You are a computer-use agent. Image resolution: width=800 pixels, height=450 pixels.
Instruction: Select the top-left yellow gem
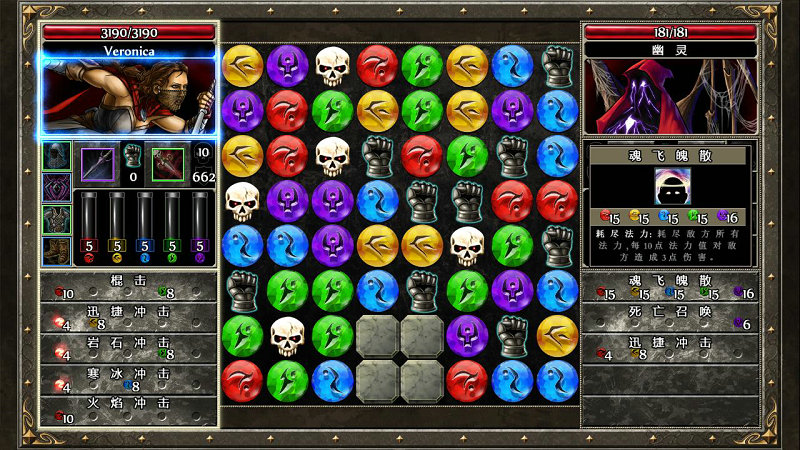tap(243, 65)
